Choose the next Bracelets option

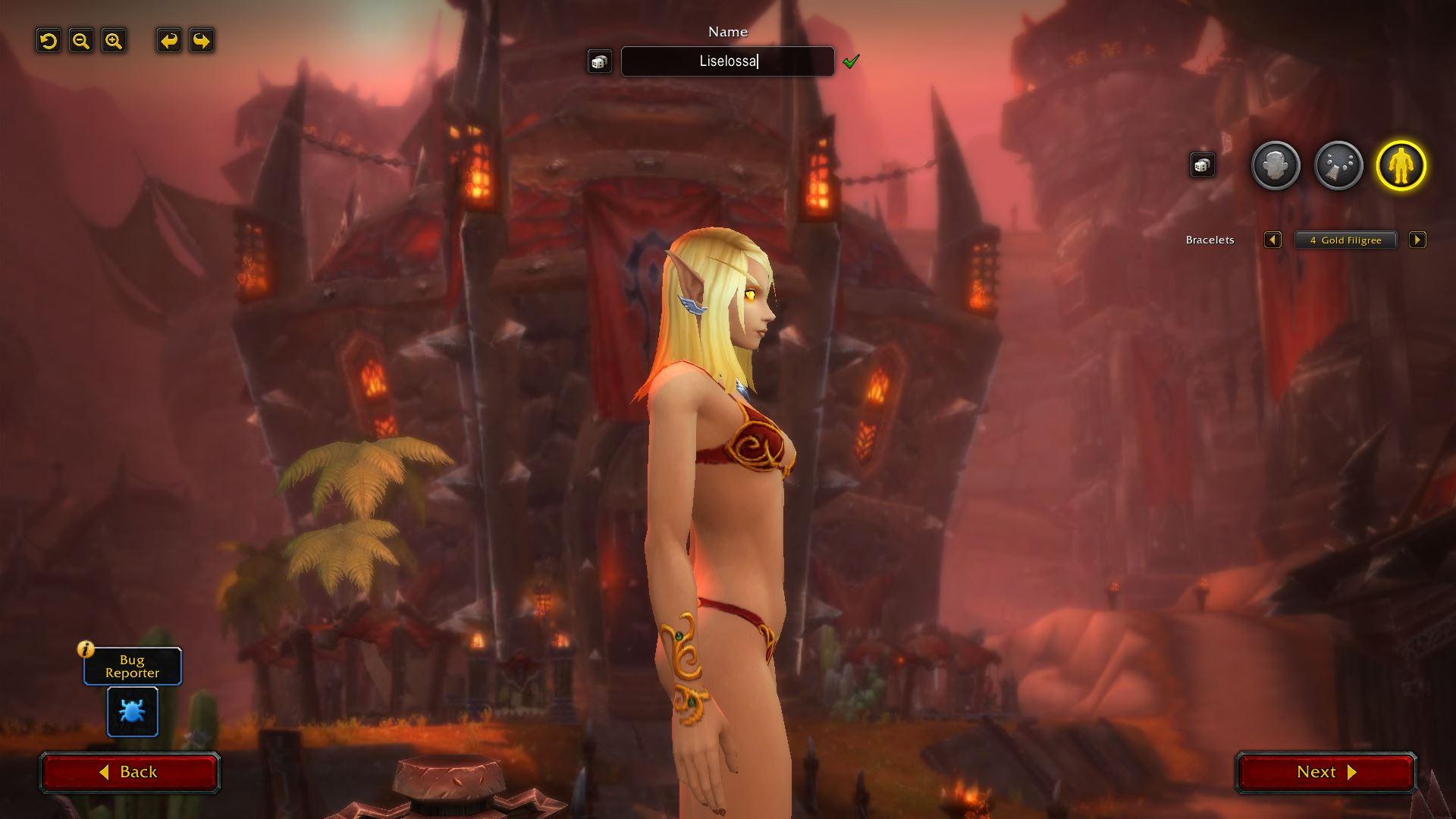click(x=1417, y=240)
